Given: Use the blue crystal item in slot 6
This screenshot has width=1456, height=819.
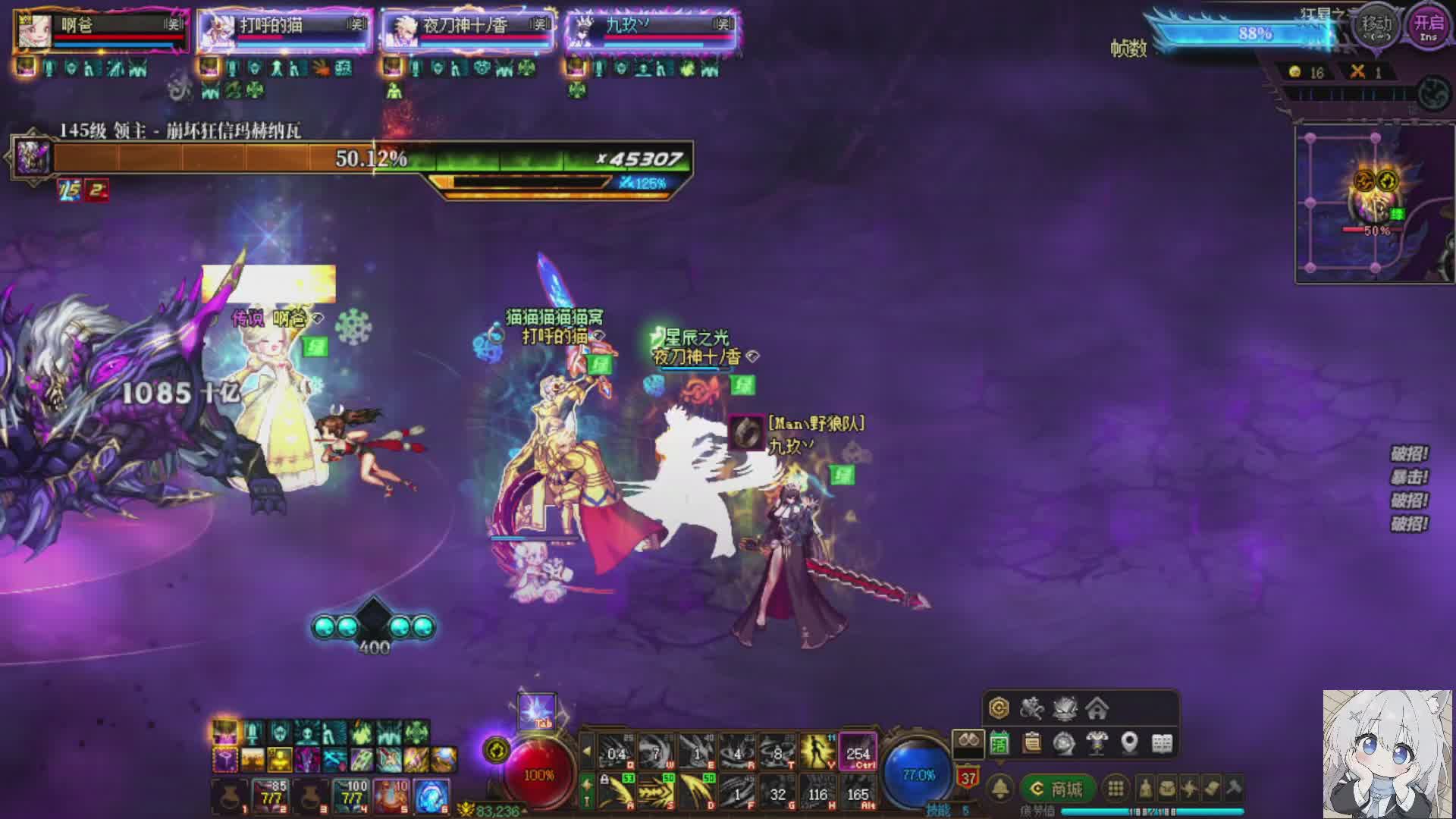Looking at the screenshot, I should point(431,796).
